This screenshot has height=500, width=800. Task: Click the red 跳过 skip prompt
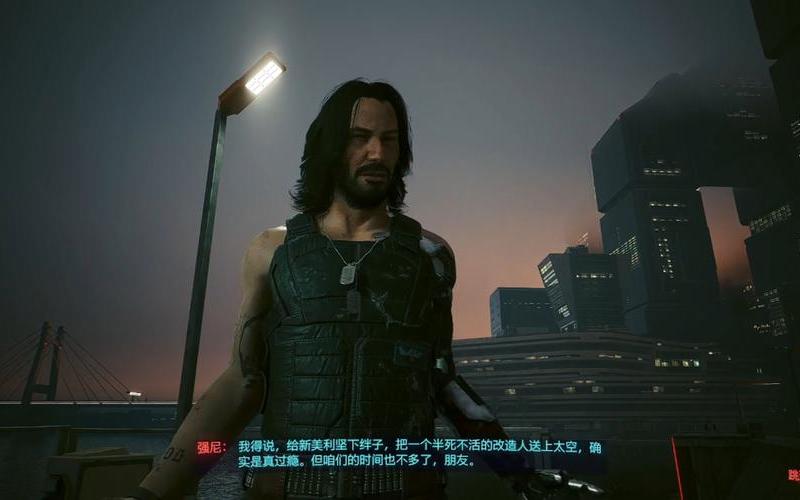792,476
